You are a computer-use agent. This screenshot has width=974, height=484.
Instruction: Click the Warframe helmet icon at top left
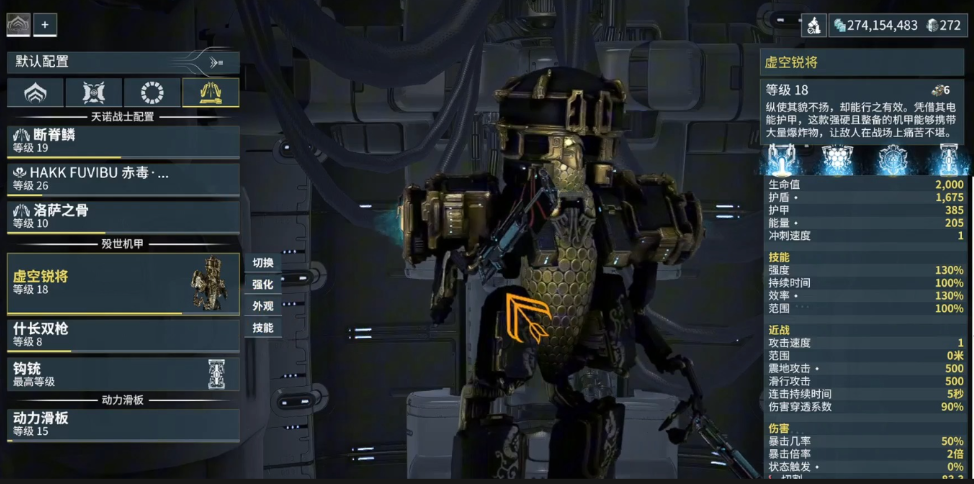(x=19, y=25)
